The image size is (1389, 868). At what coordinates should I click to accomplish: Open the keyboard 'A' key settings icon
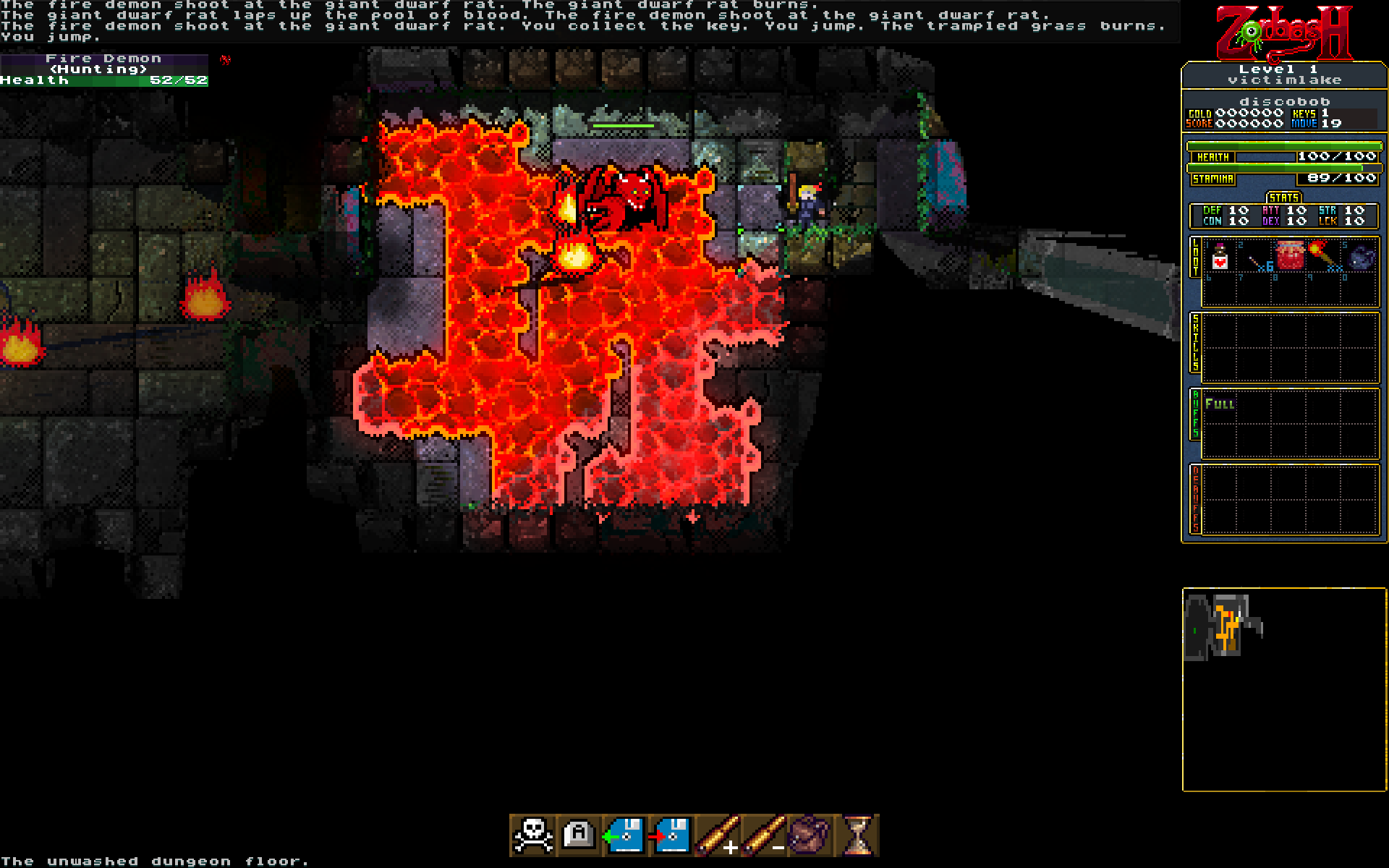579,835
